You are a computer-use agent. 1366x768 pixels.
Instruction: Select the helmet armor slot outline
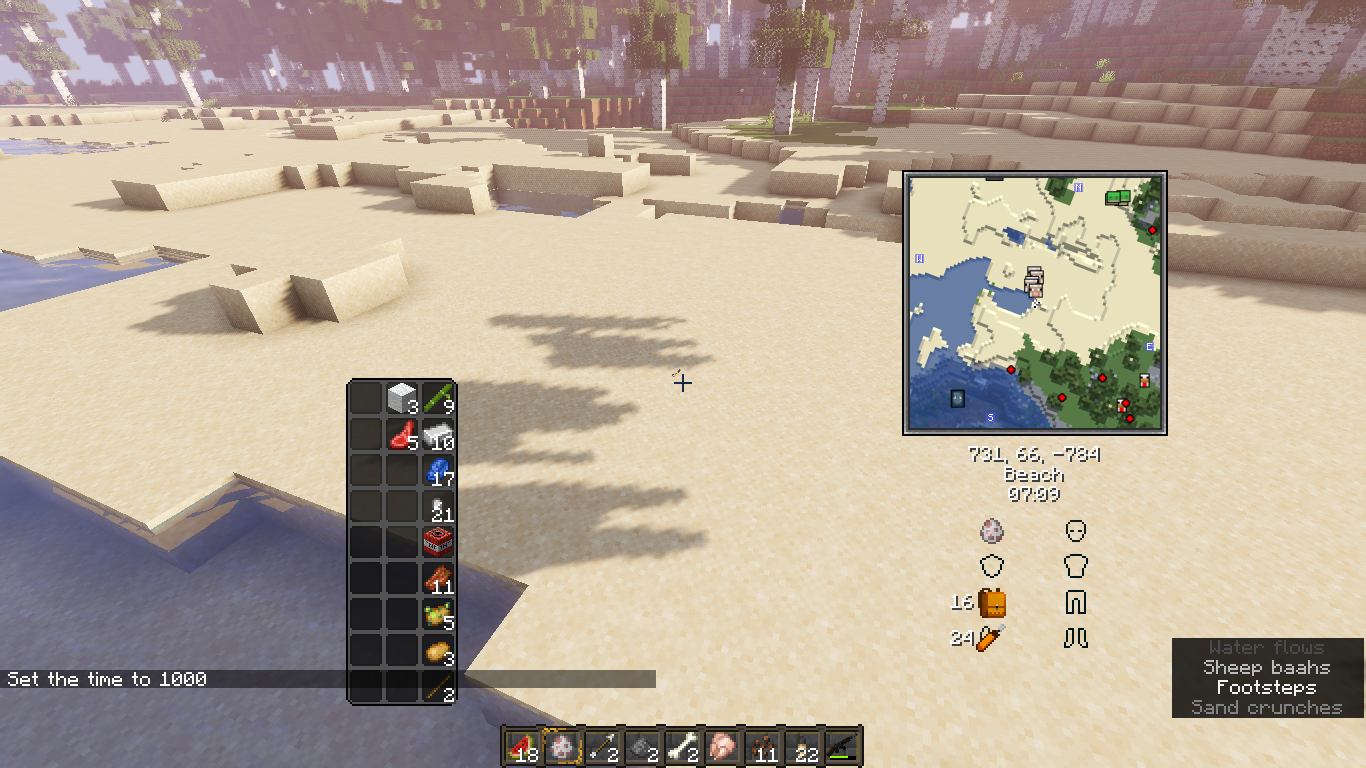pos(1076,530)
